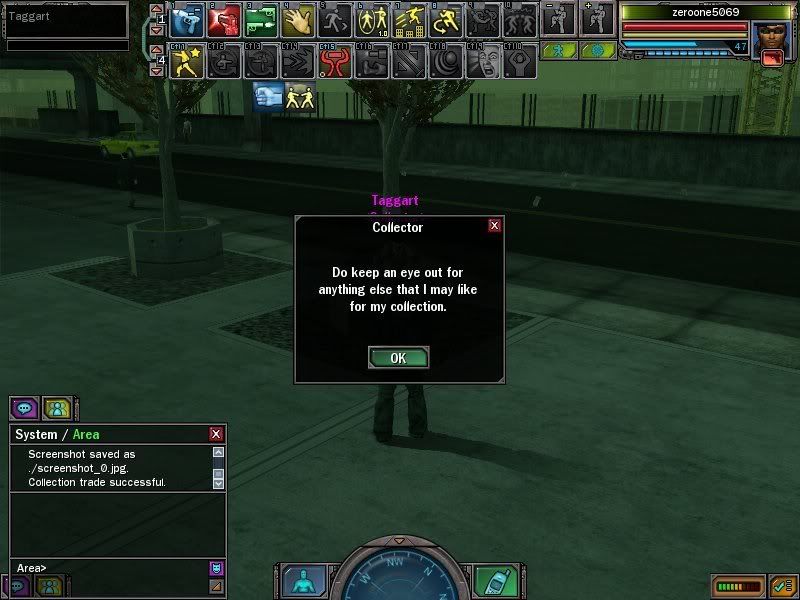Image resolution: width=800 pixels, height=600 pixels.
Task: Use the yellow starred figure ability
Action: pyautogui.click(x=188, y=62)
